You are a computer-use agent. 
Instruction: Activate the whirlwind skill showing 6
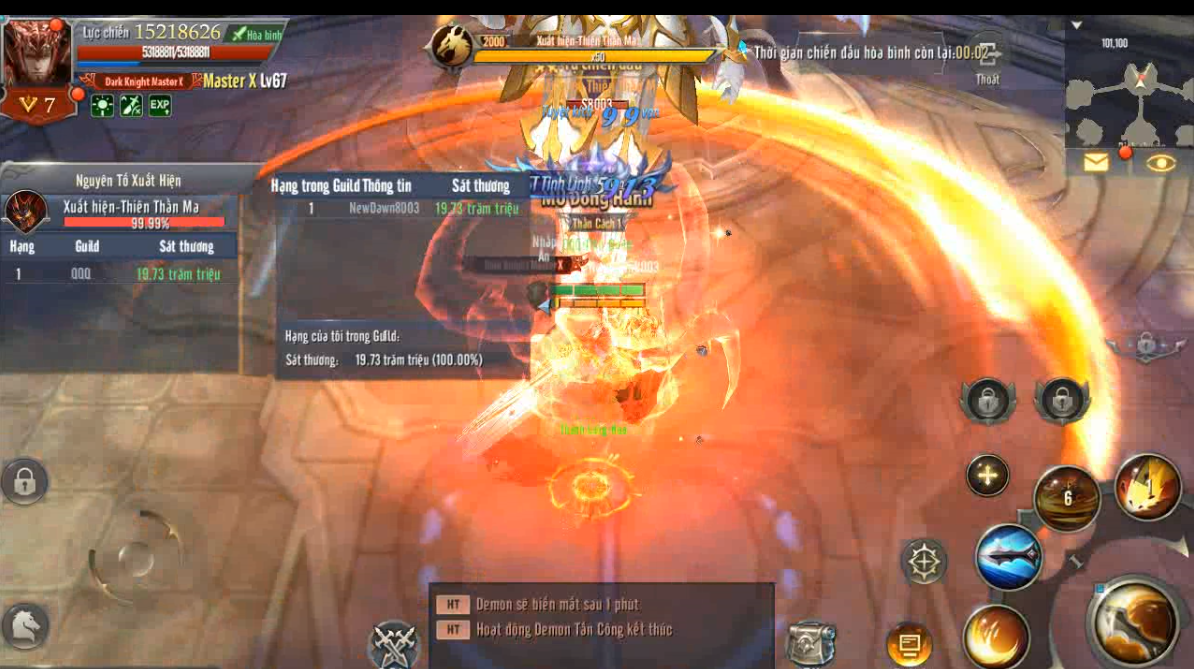[x=1066, y=498]
